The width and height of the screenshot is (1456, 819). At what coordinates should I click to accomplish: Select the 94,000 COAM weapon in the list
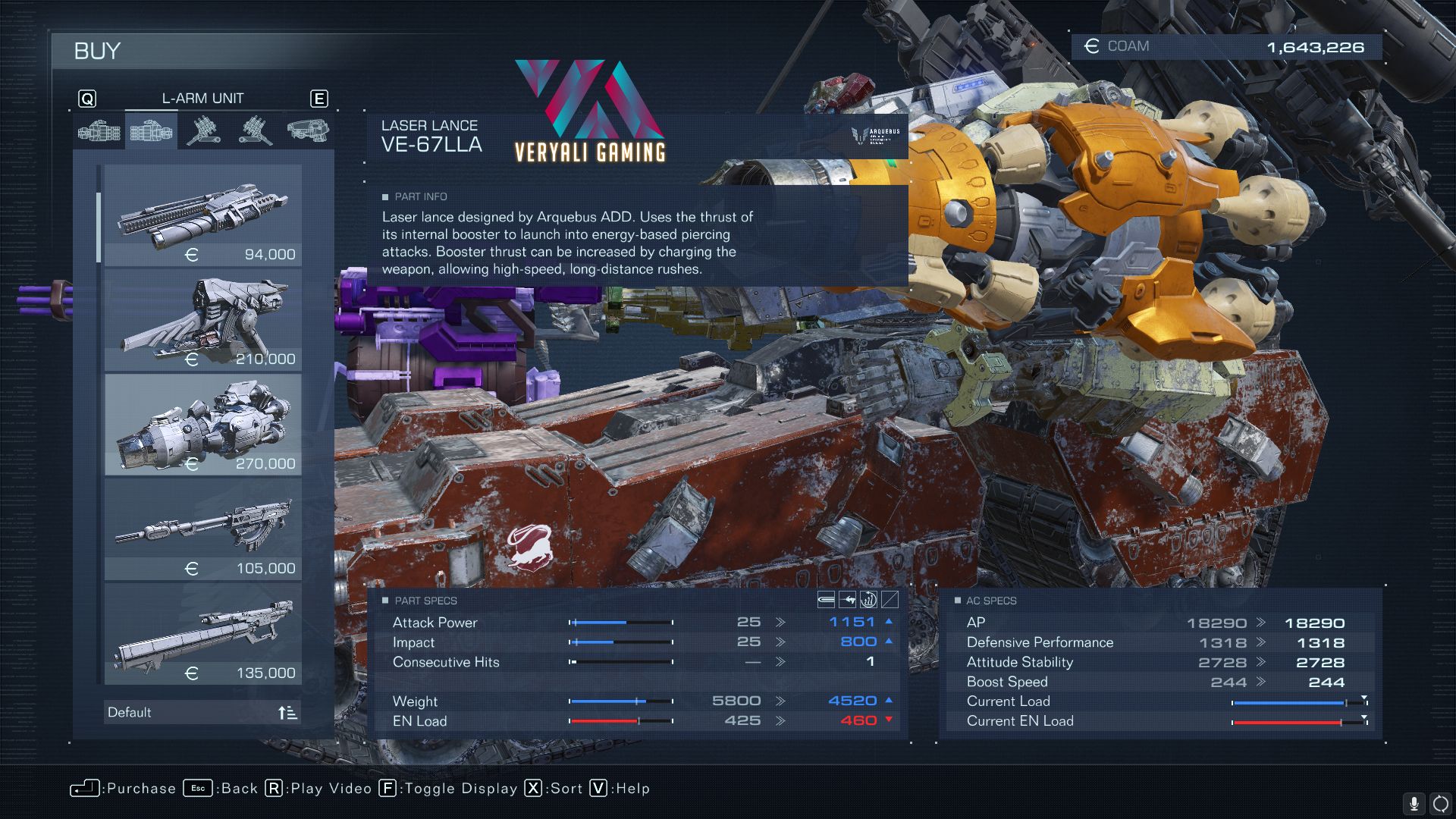point(202,216)
